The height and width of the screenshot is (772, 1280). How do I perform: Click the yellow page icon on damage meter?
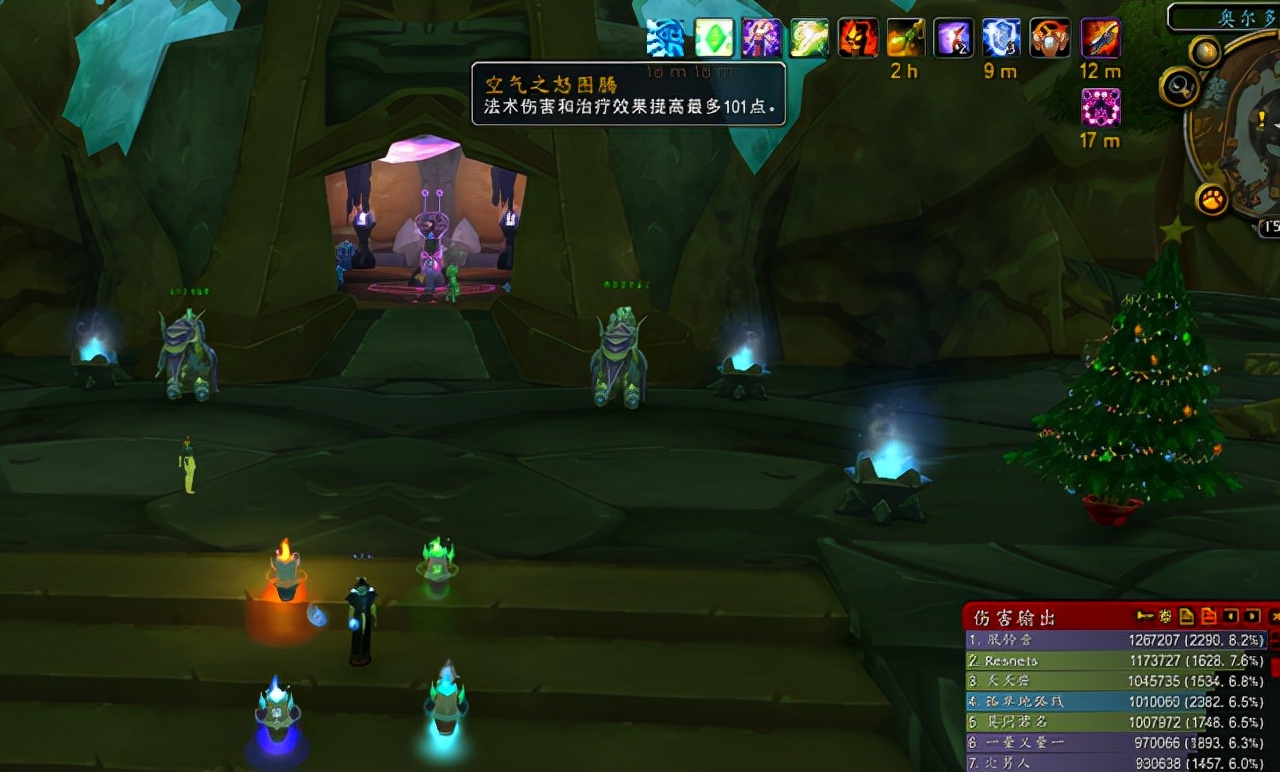tap(1187, 616)
